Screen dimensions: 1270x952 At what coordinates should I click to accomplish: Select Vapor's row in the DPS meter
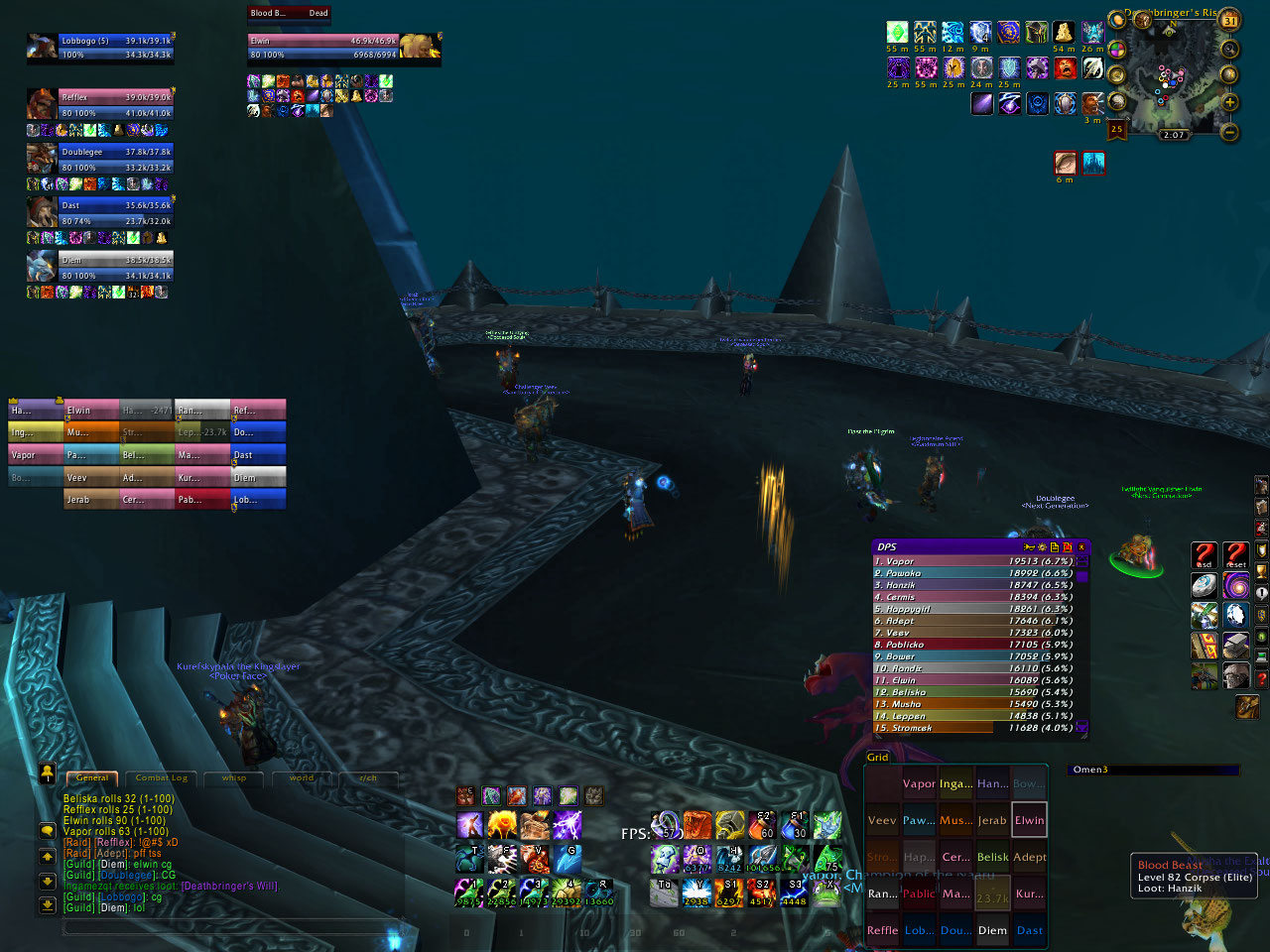(972, 561)
